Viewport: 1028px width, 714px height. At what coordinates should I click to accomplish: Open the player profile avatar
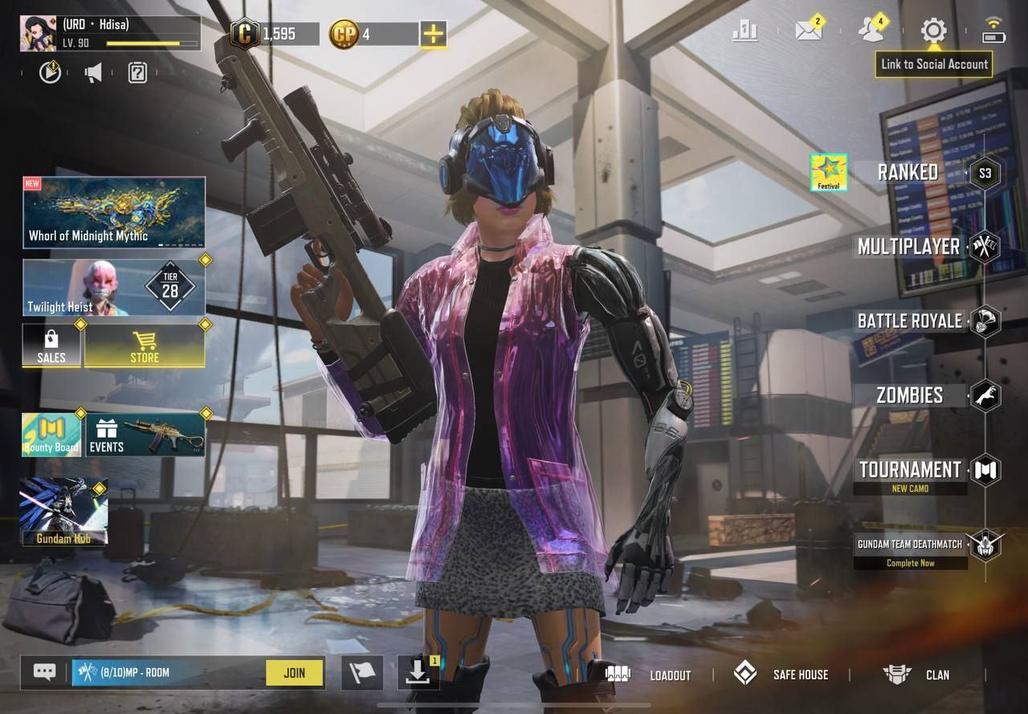38,33
